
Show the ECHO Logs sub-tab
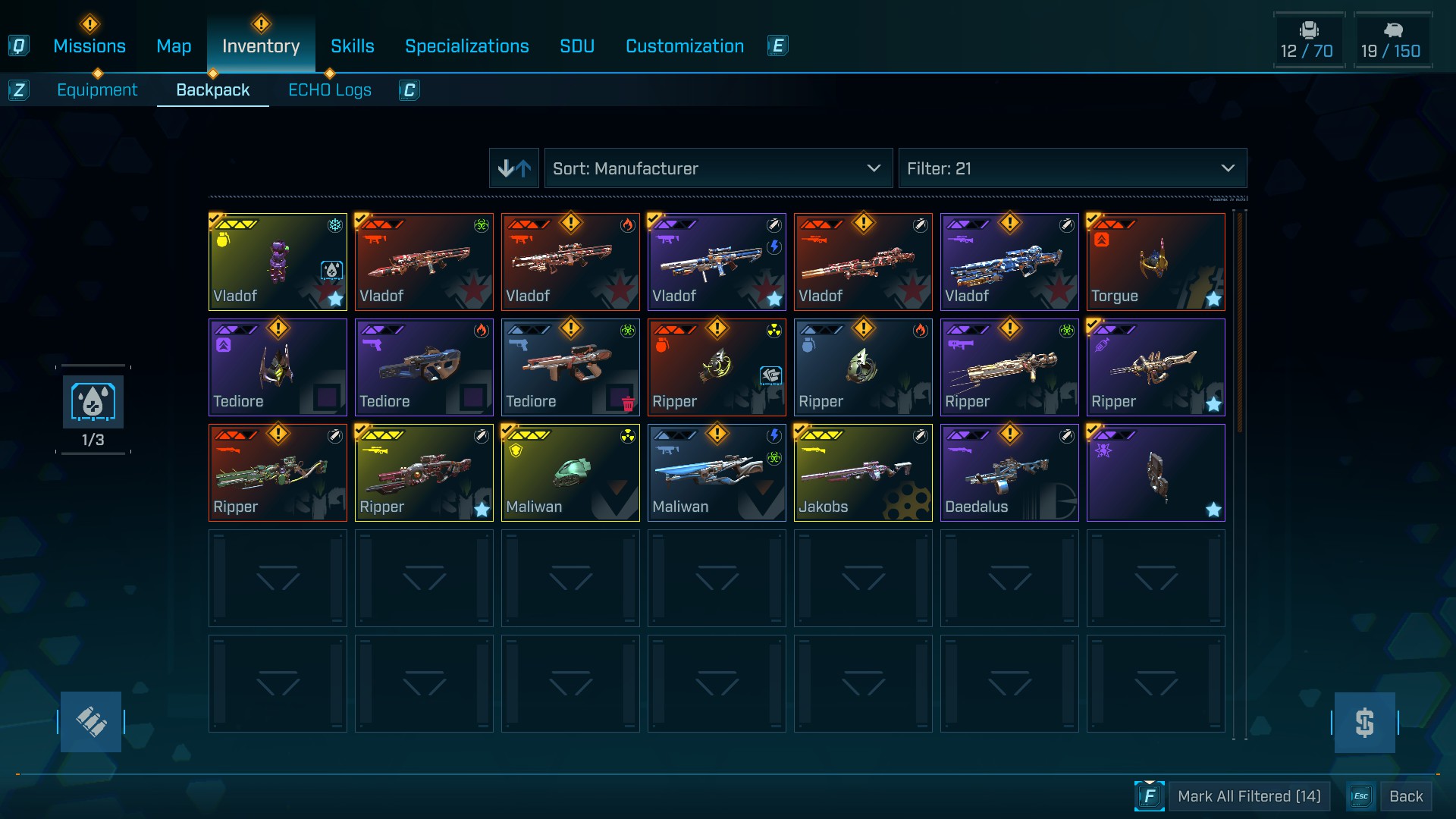[x=329, y=90]
